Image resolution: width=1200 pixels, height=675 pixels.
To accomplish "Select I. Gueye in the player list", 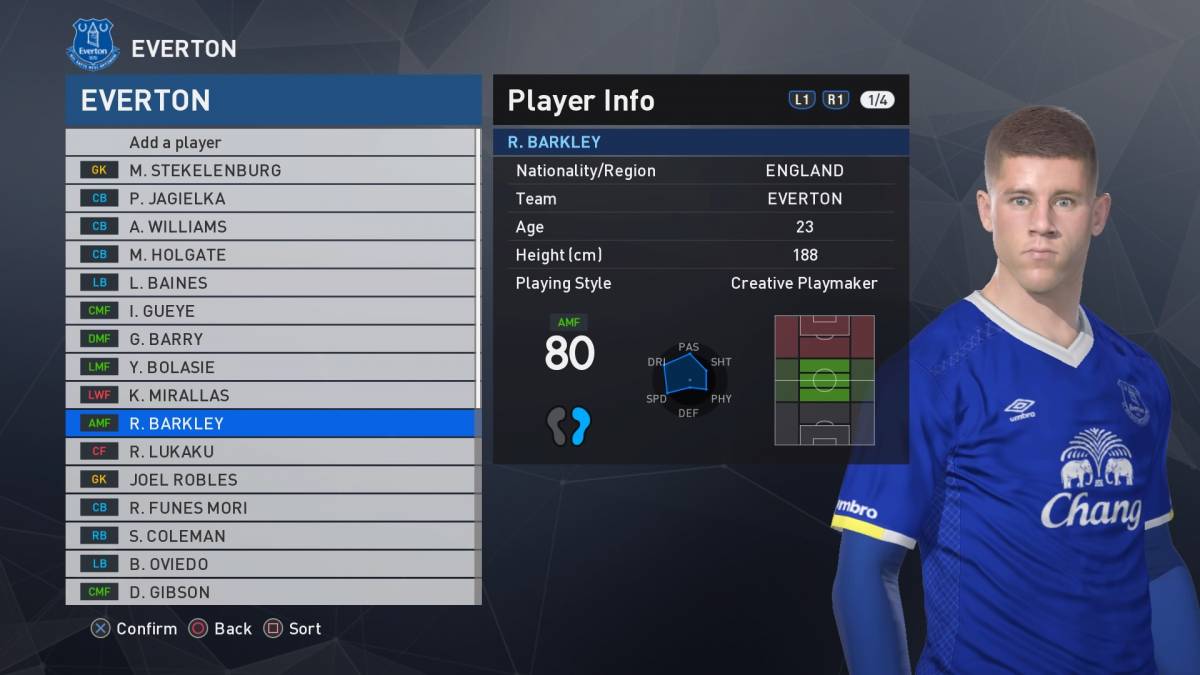I will click(272, 311).
